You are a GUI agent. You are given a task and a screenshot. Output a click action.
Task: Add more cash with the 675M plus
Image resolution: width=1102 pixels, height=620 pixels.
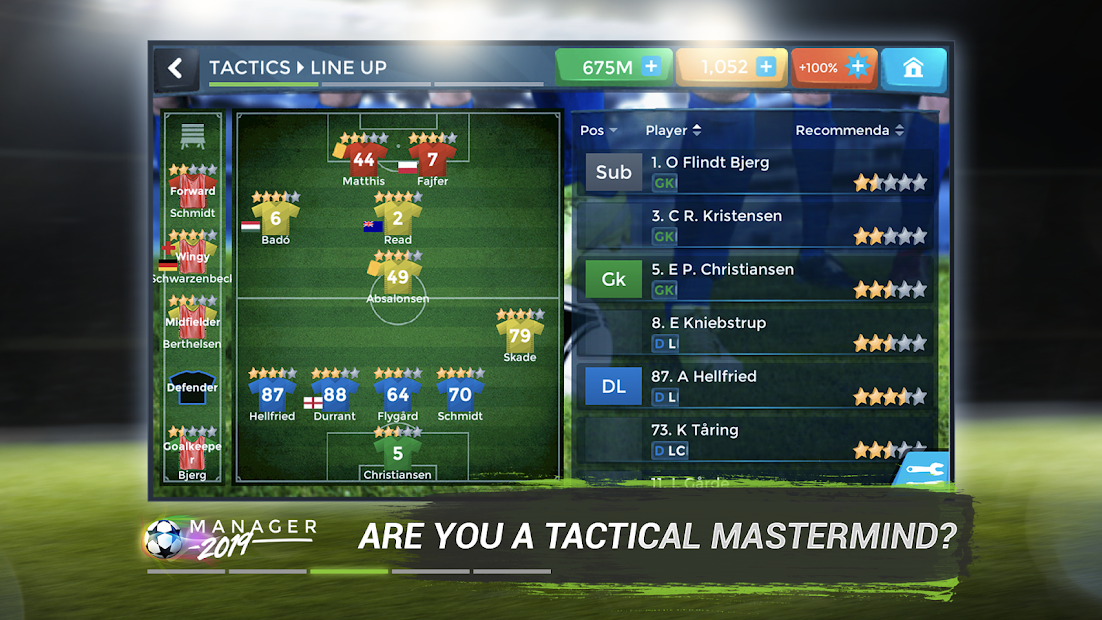[x=651, y=67]
